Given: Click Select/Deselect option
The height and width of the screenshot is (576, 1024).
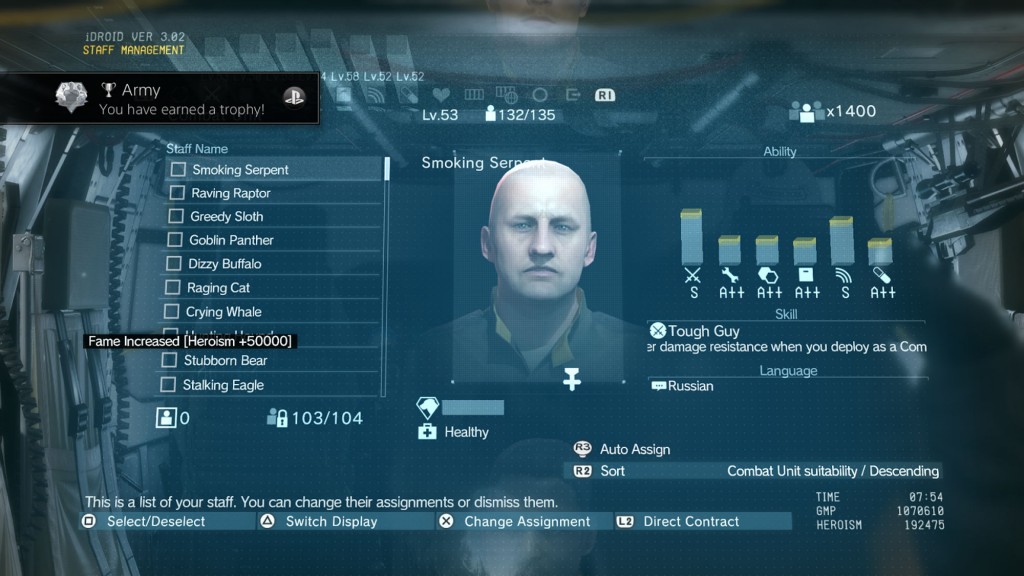Looking at the screenshot, I should [155, 522].
